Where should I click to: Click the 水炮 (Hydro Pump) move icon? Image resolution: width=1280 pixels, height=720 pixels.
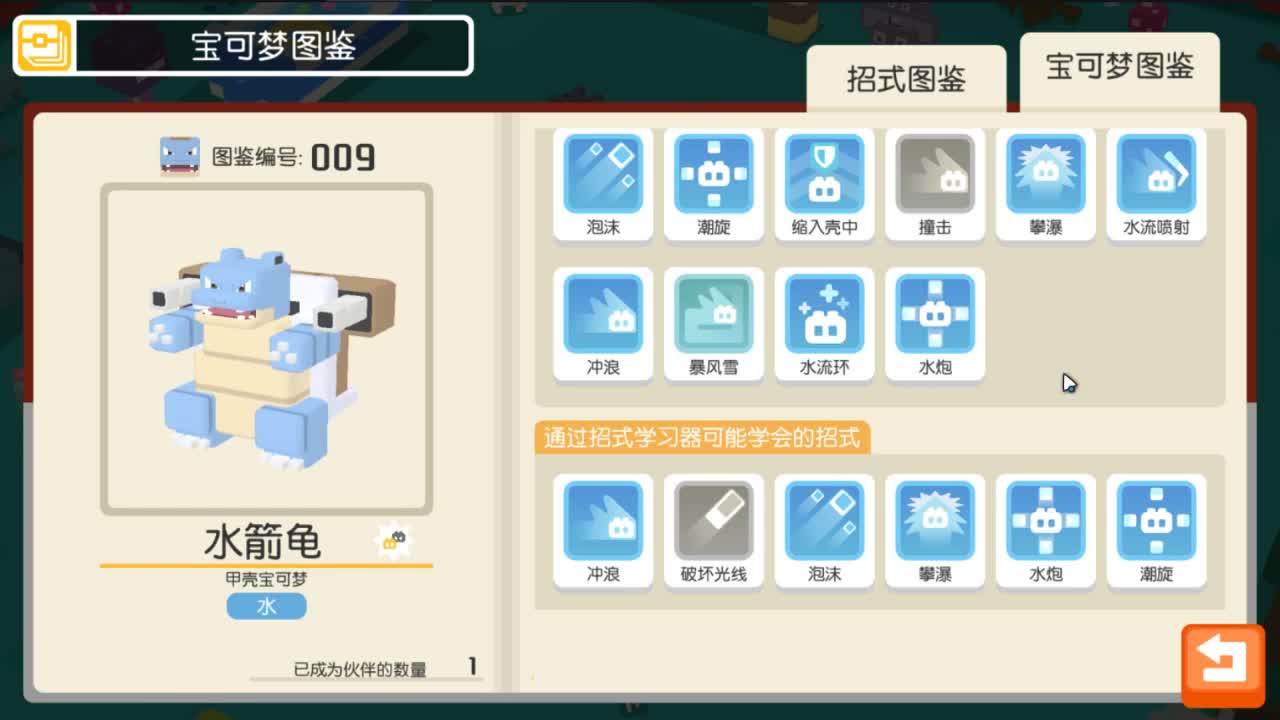[935, 312]
